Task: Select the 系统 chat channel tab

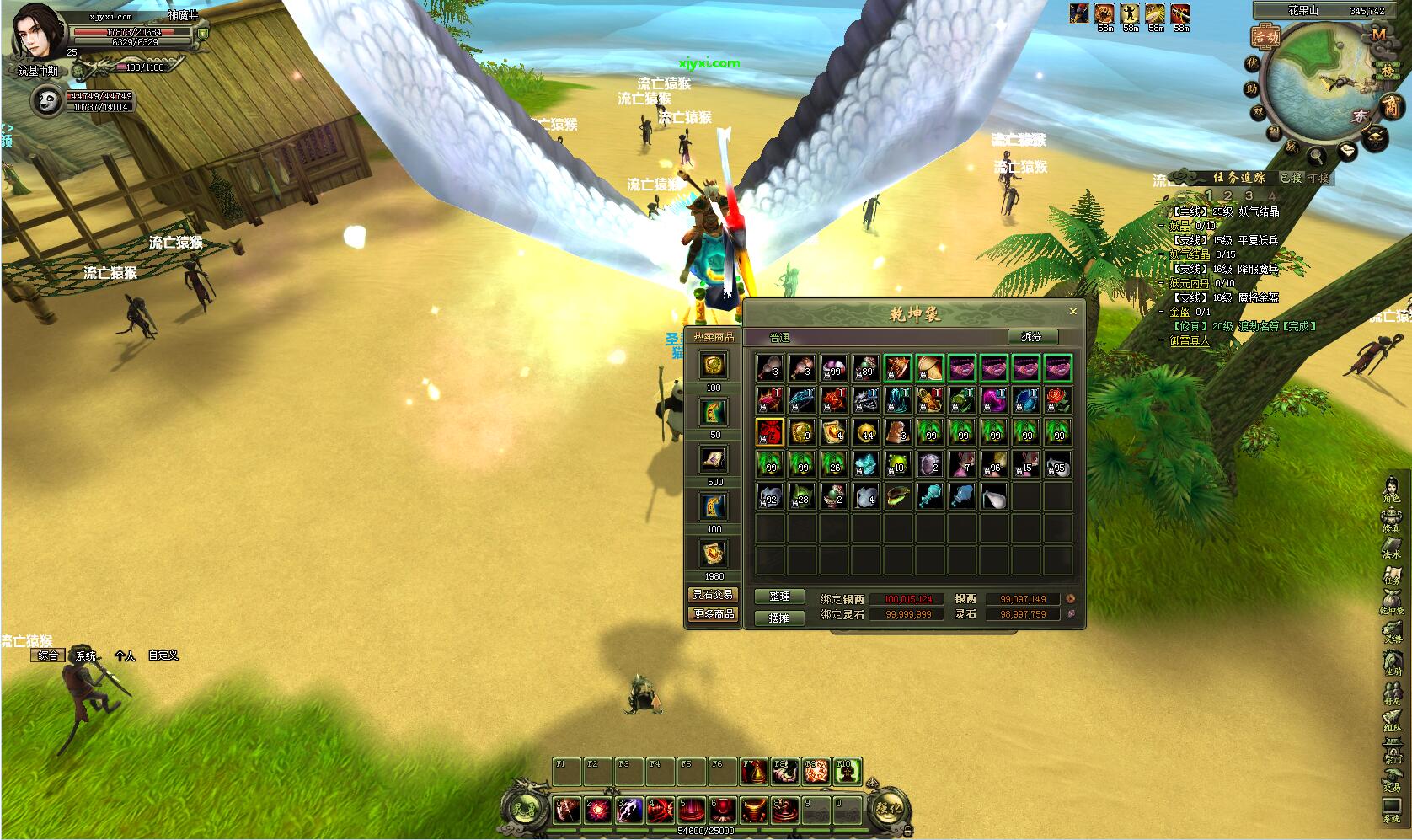Action: tap(86, 655)
